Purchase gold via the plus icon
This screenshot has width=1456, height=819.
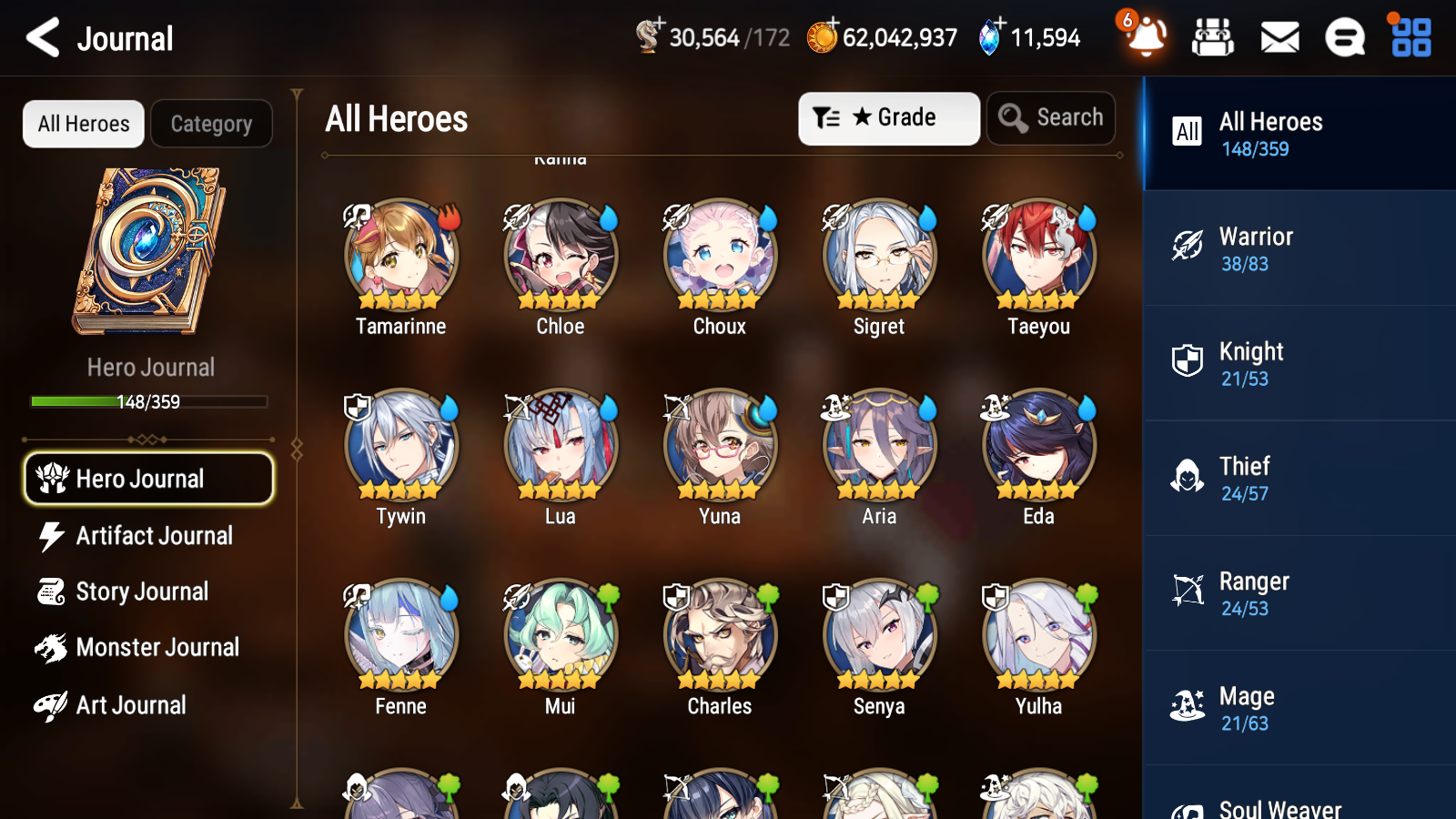832,26
